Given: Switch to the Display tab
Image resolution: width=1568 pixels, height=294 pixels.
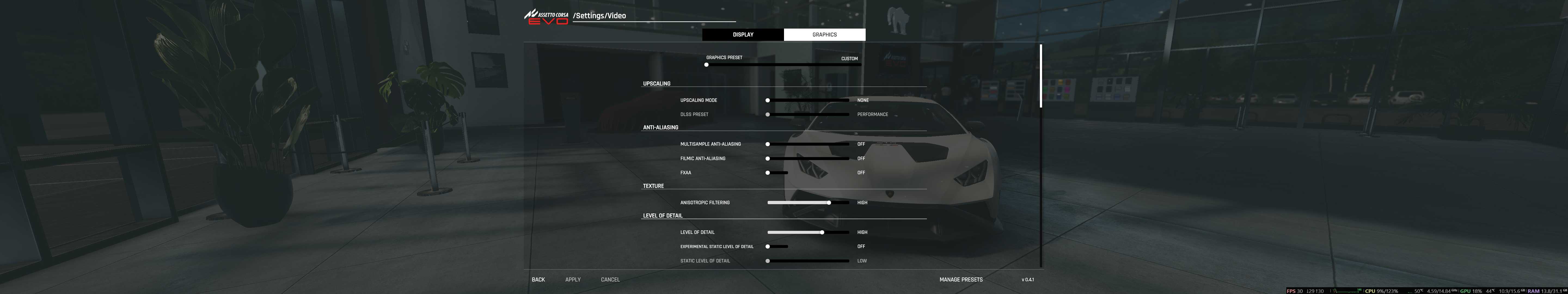Looking at the screenshot, I should click(x=743, y=35).
